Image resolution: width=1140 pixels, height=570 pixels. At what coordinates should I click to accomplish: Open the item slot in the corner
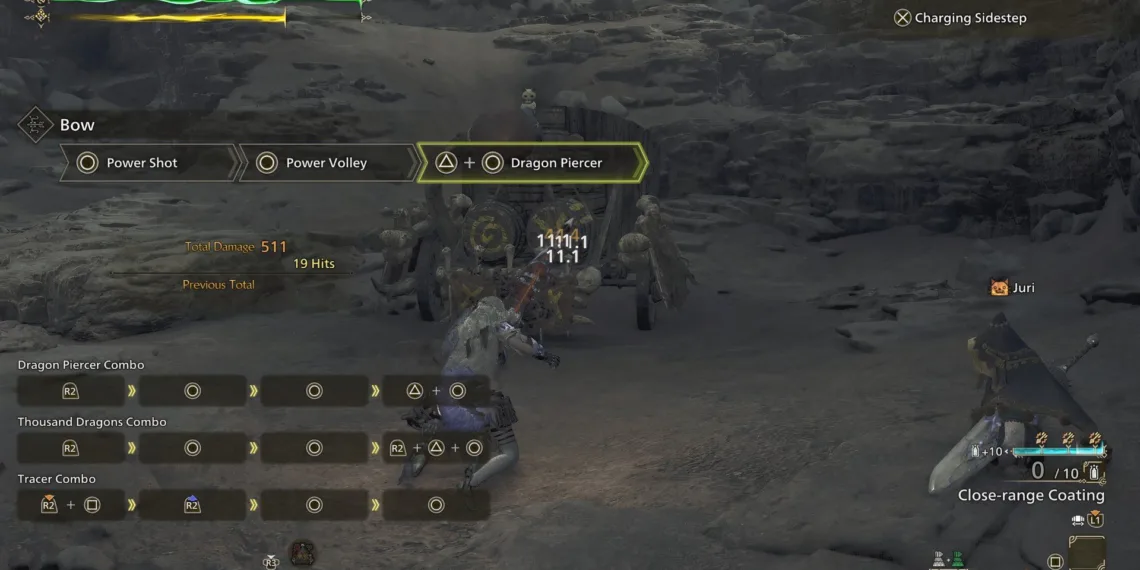(1086, 553)
